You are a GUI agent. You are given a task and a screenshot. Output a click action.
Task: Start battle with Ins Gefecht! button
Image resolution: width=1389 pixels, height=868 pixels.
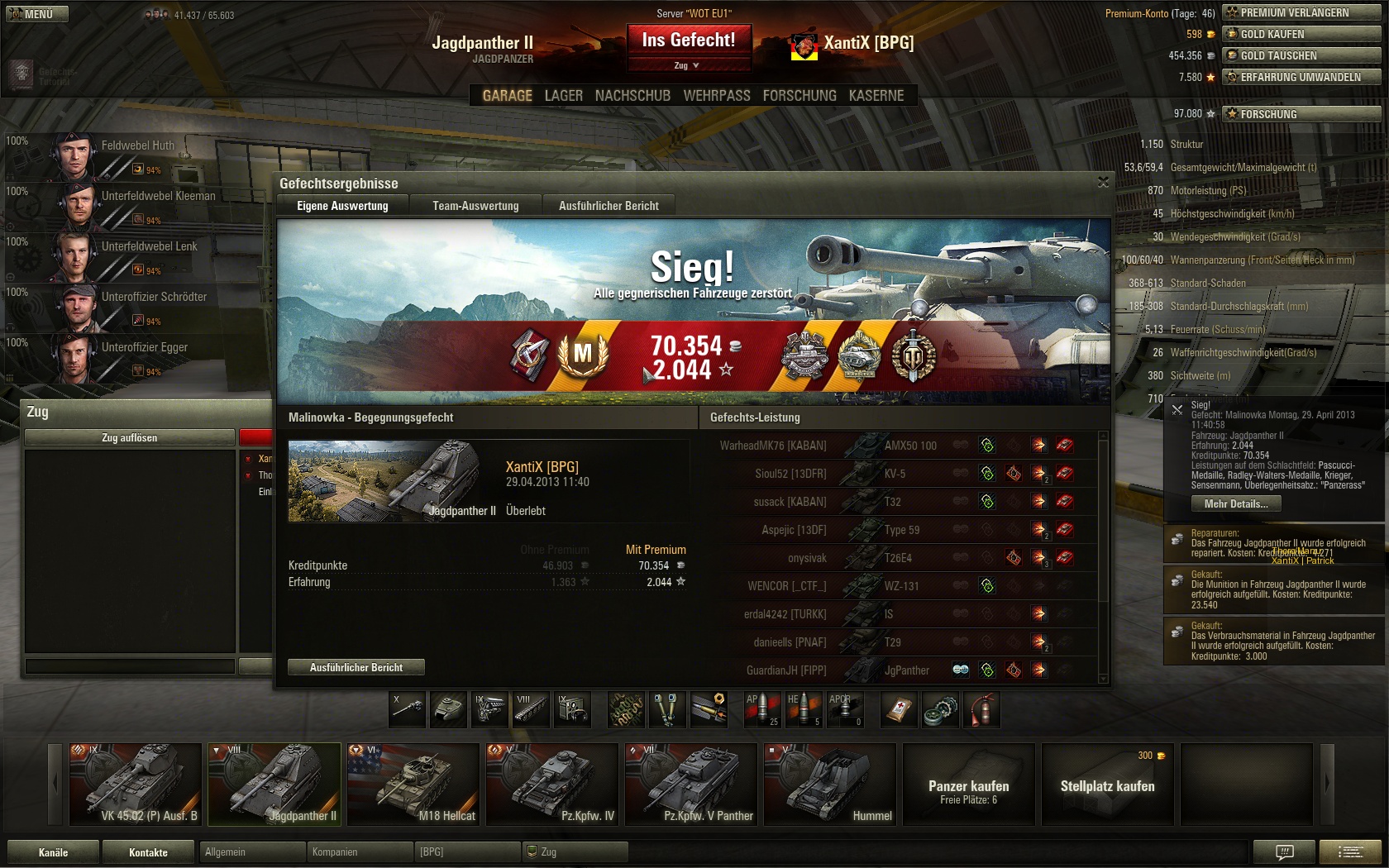tap(688, 40)
